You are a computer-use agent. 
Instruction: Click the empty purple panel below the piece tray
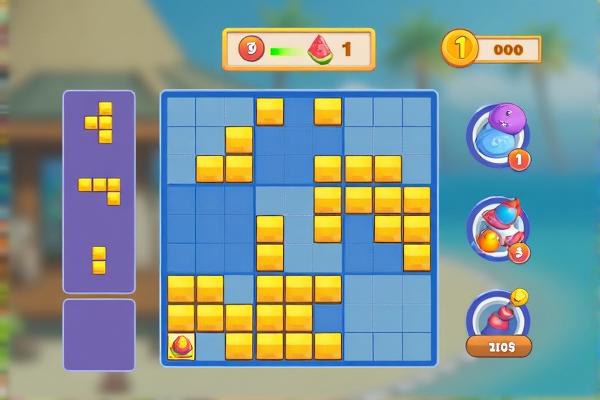point(99,334)
